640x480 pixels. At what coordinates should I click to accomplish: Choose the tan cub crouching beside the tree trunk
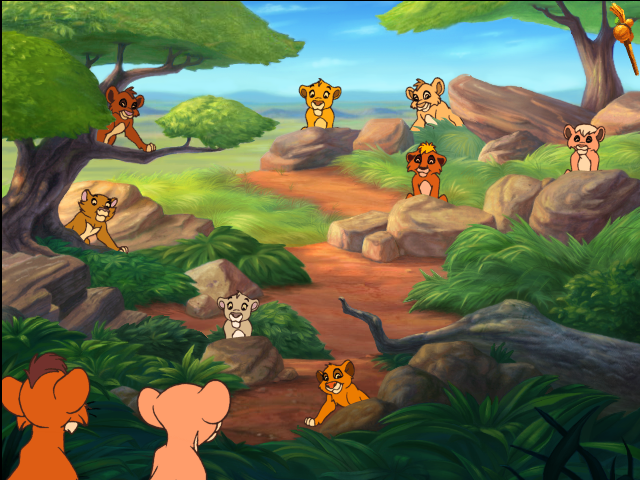(x=98, y=219)
